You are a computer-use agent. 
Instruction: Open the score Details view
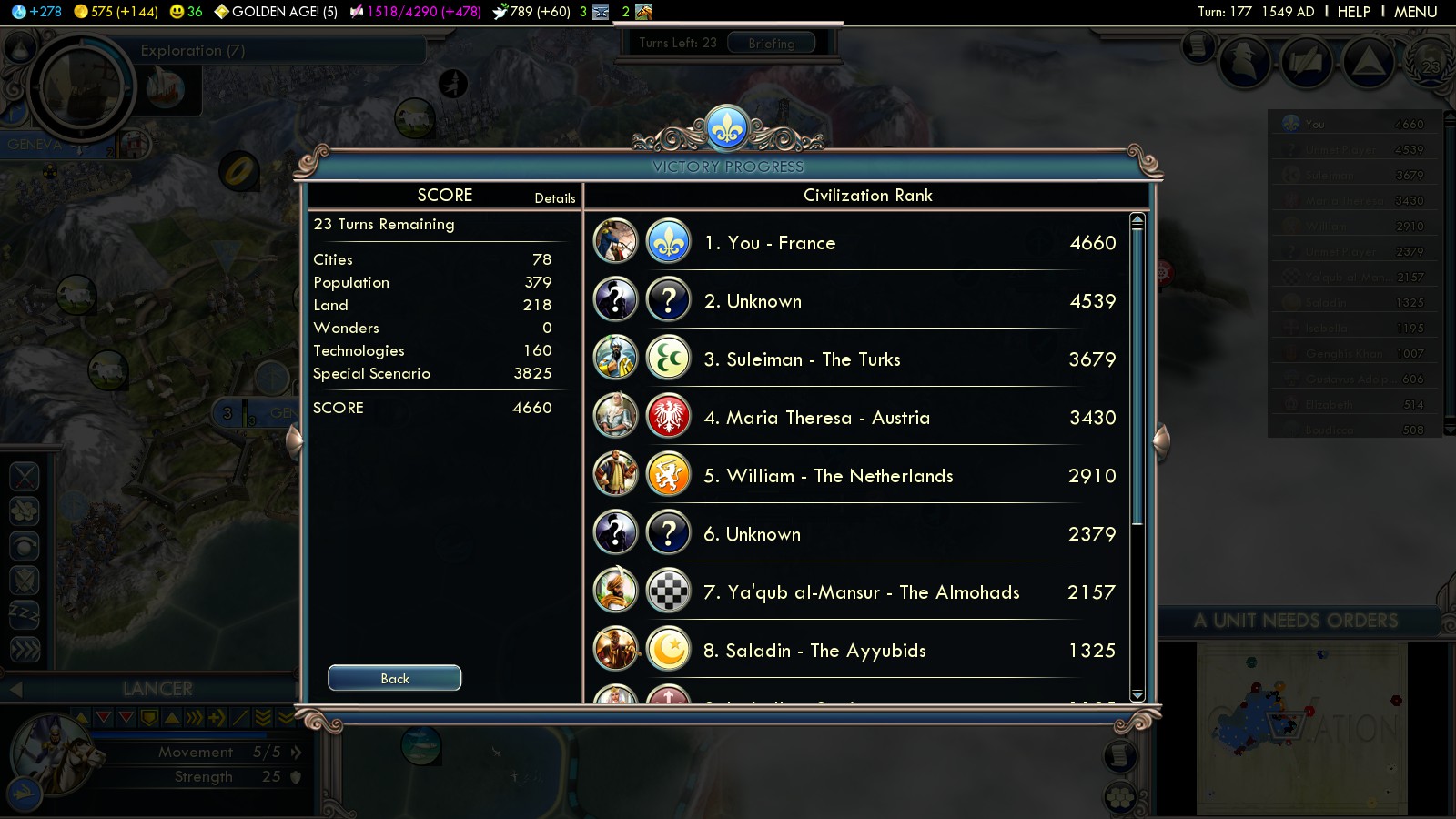(554, 198)
